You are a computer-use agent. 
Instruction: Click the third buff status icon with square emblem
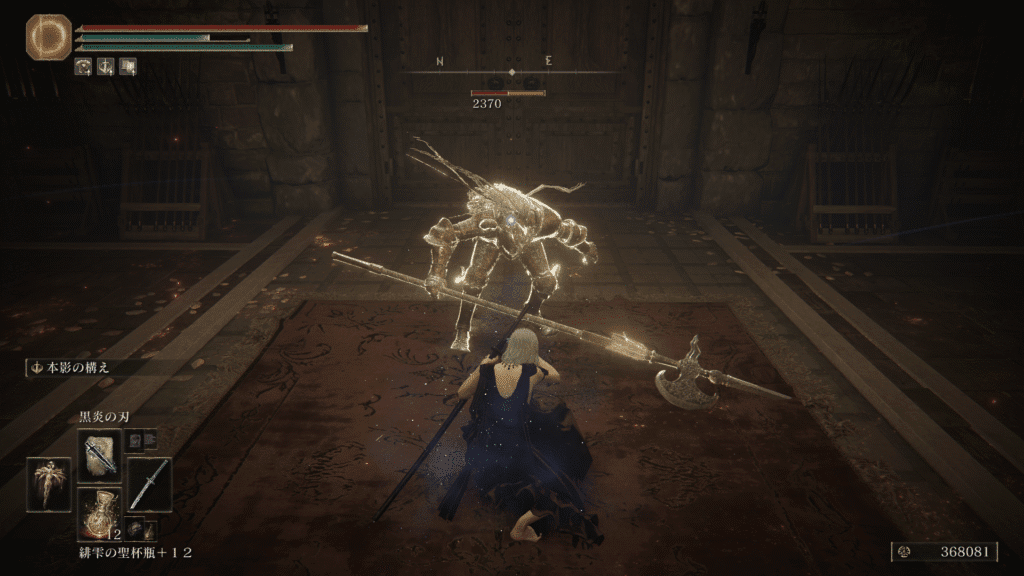(128, 67)
